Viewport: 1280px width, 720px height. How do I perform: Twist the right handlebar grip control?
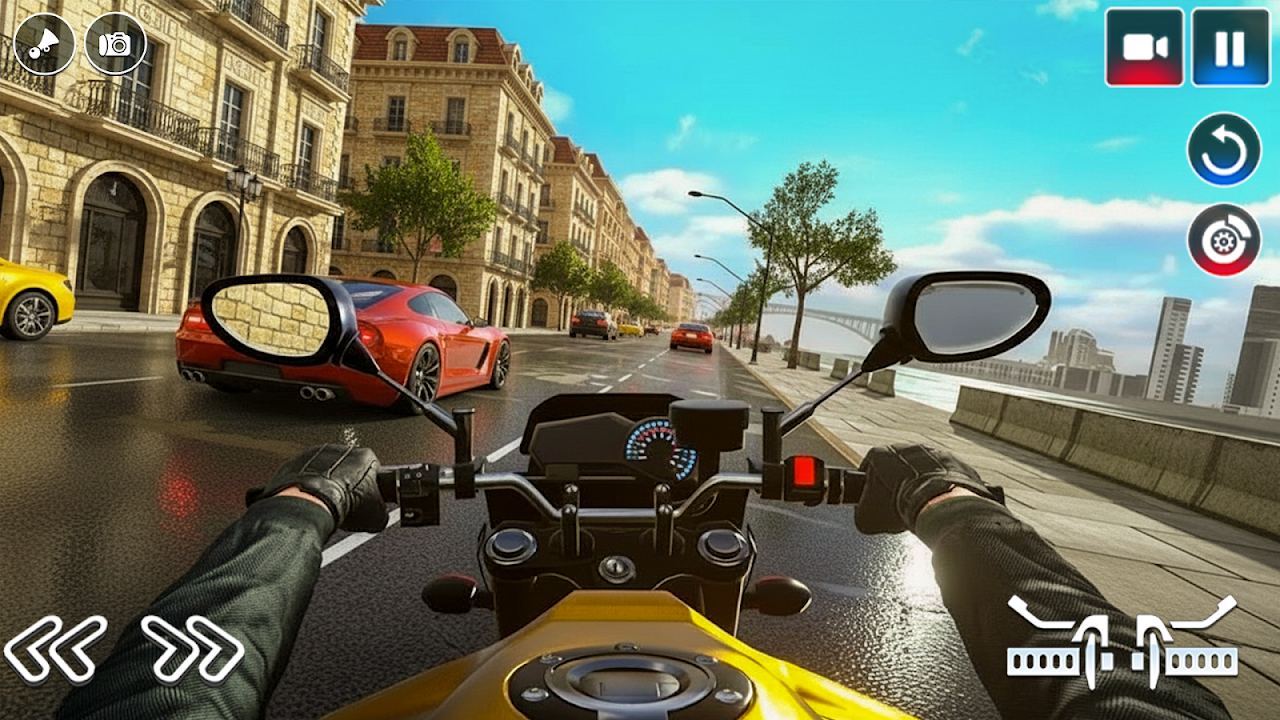tap(1187, 643)
